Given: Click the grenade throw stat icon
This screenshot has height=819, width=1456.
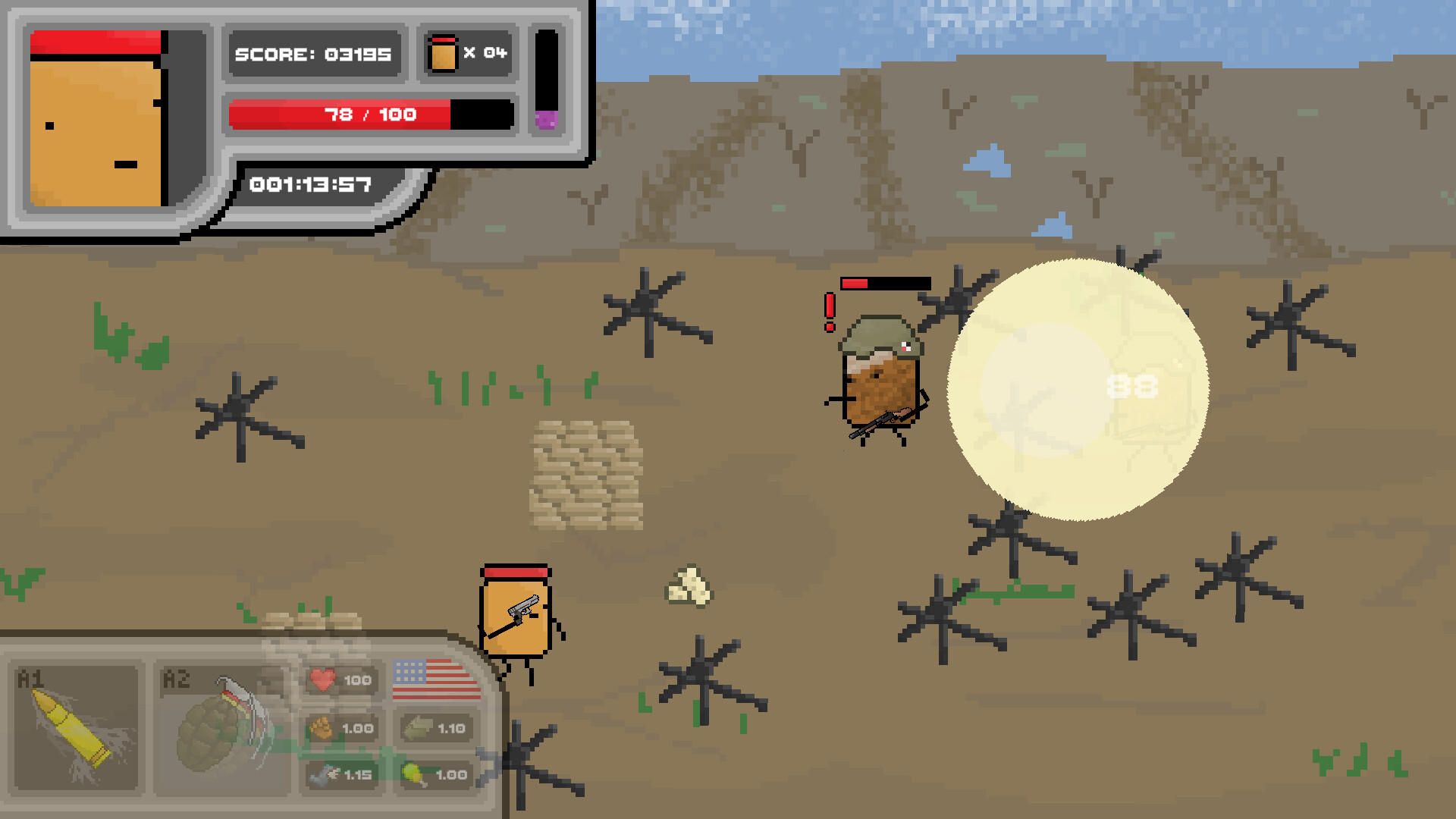Looking at the screenshot, I should [x=416, y=773].
